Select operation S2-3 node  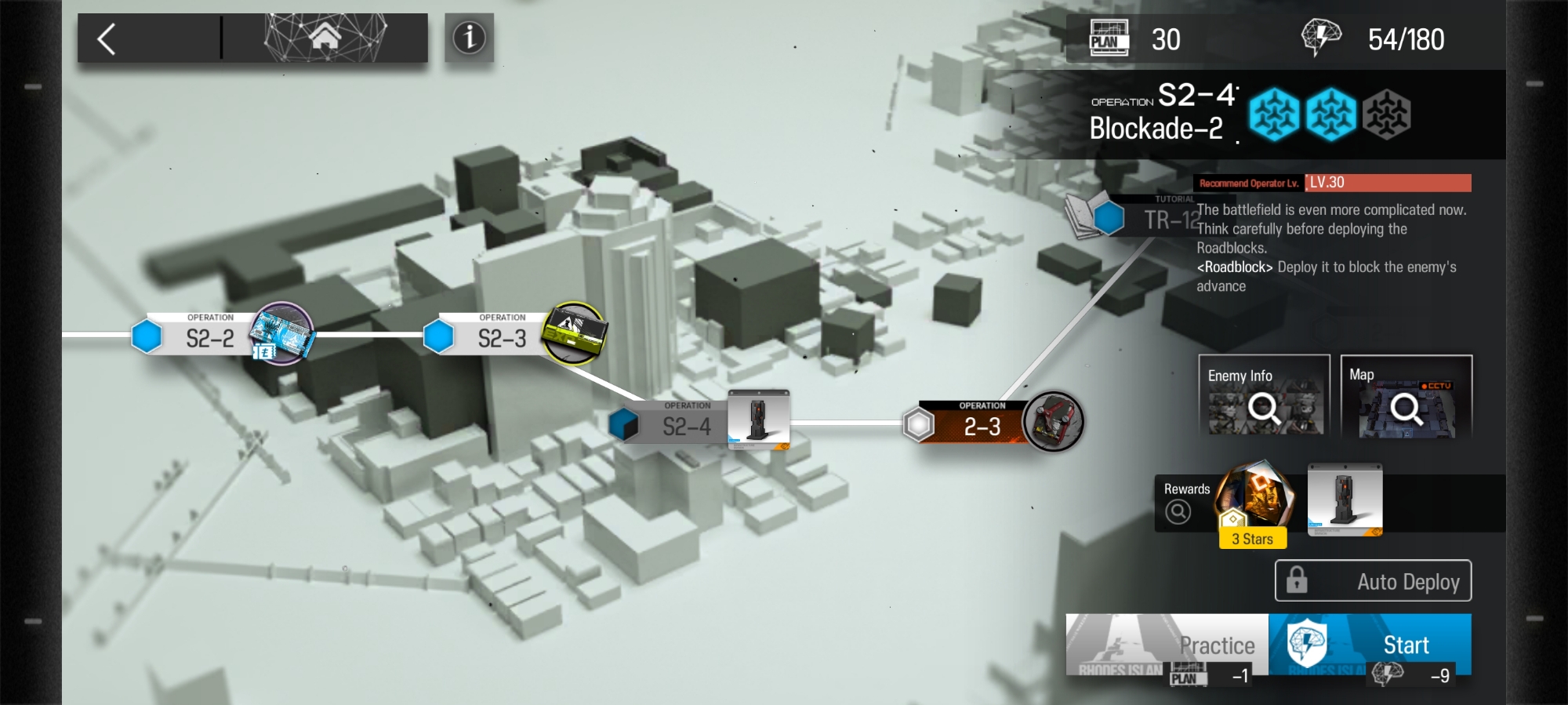502,338
